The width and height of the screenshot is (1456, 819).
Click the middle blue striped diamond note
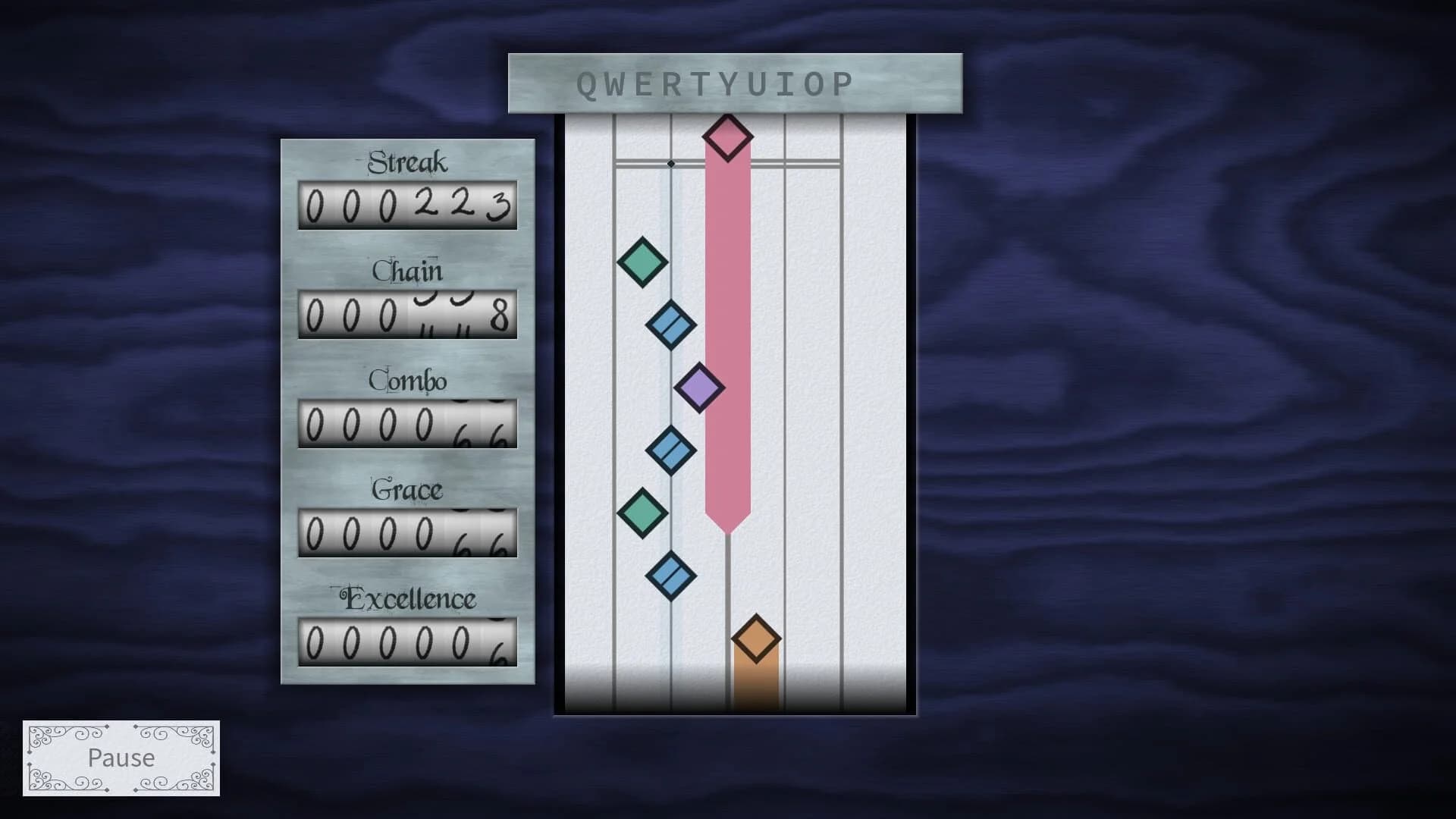670,450
